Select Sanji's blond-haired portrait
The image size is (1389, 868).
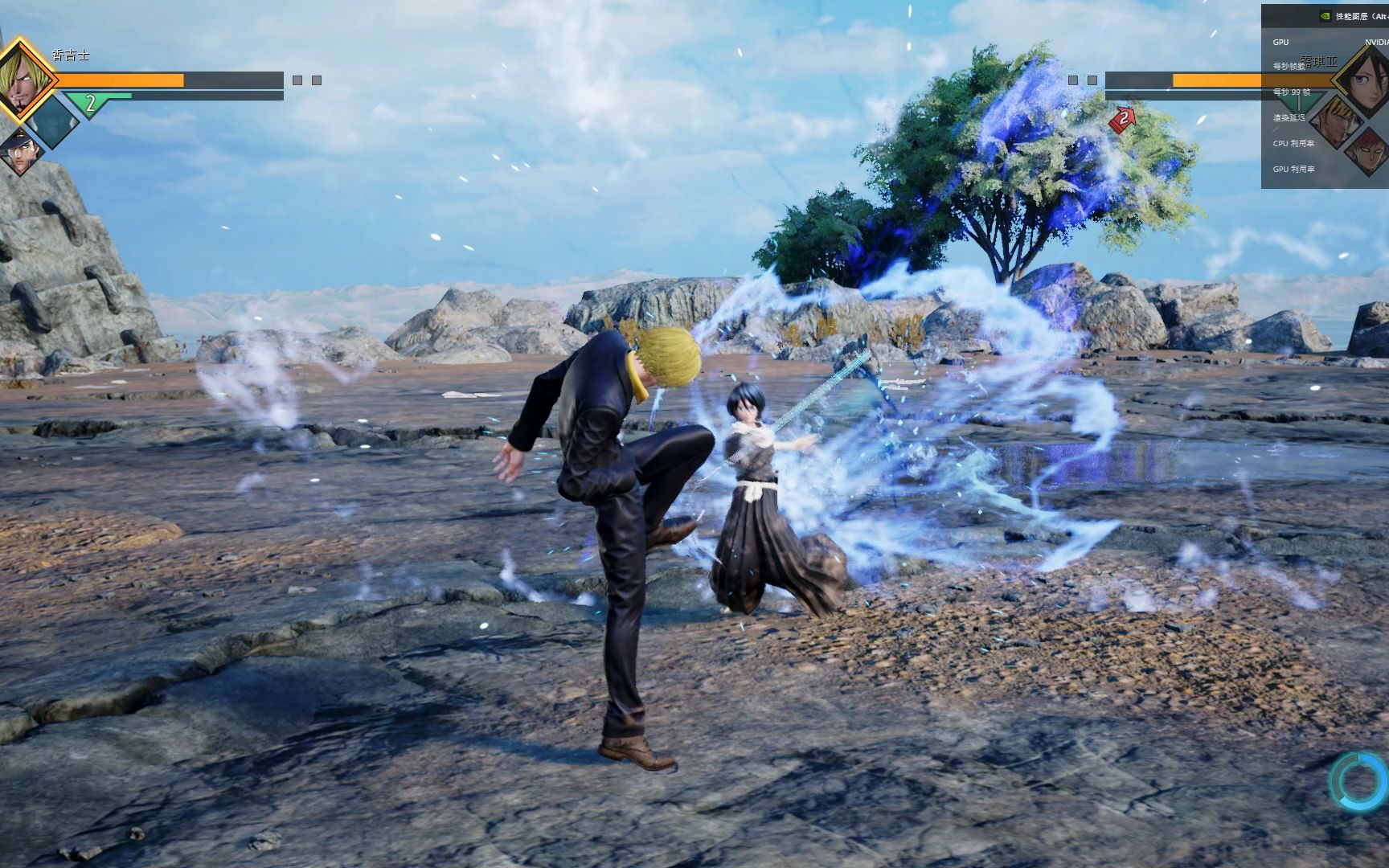point(23,80)
